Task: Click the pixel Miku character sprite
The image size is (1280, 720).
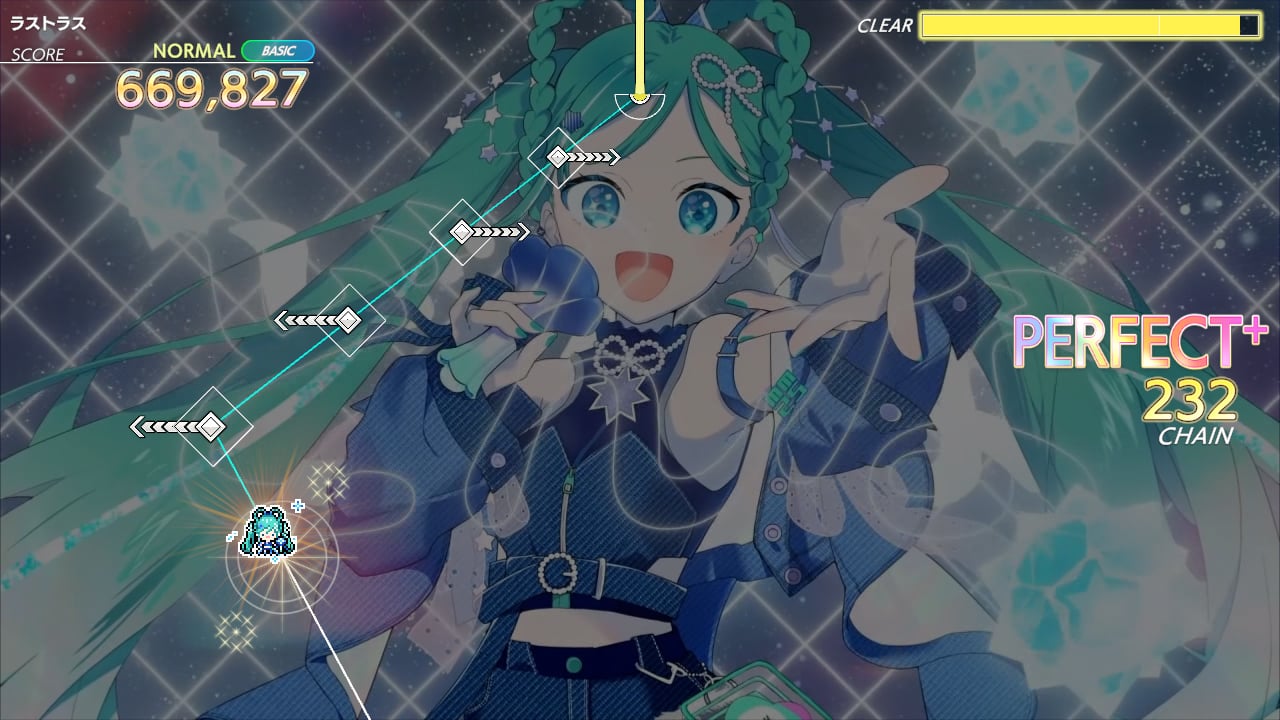Action: click(268, 528)
